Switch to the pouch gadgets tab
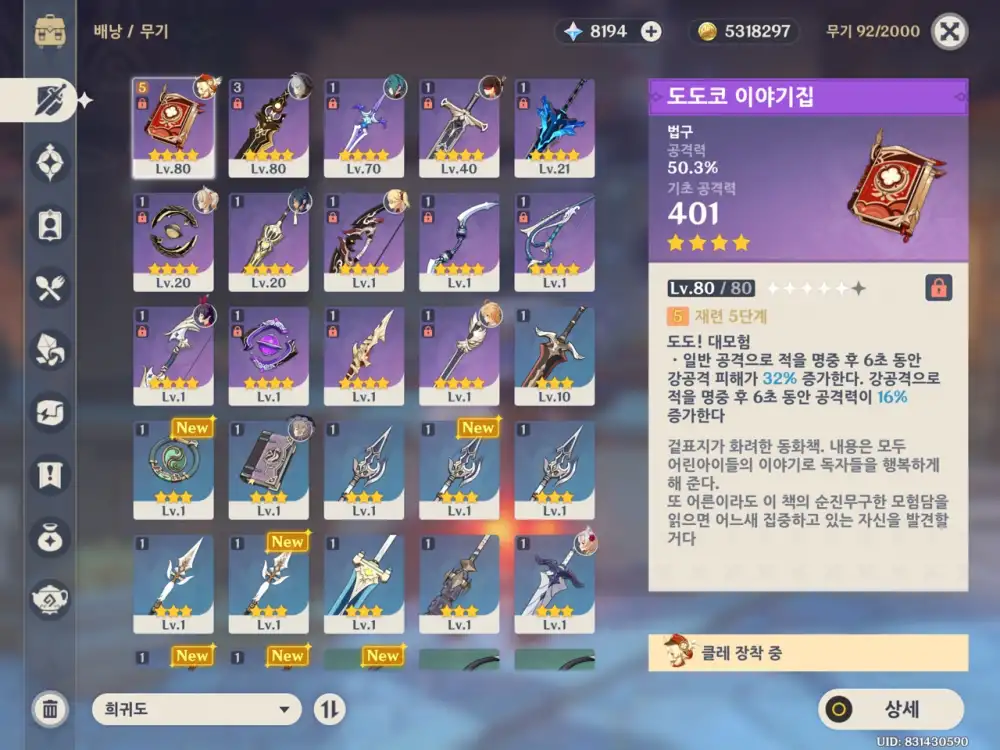 point(50,537)
